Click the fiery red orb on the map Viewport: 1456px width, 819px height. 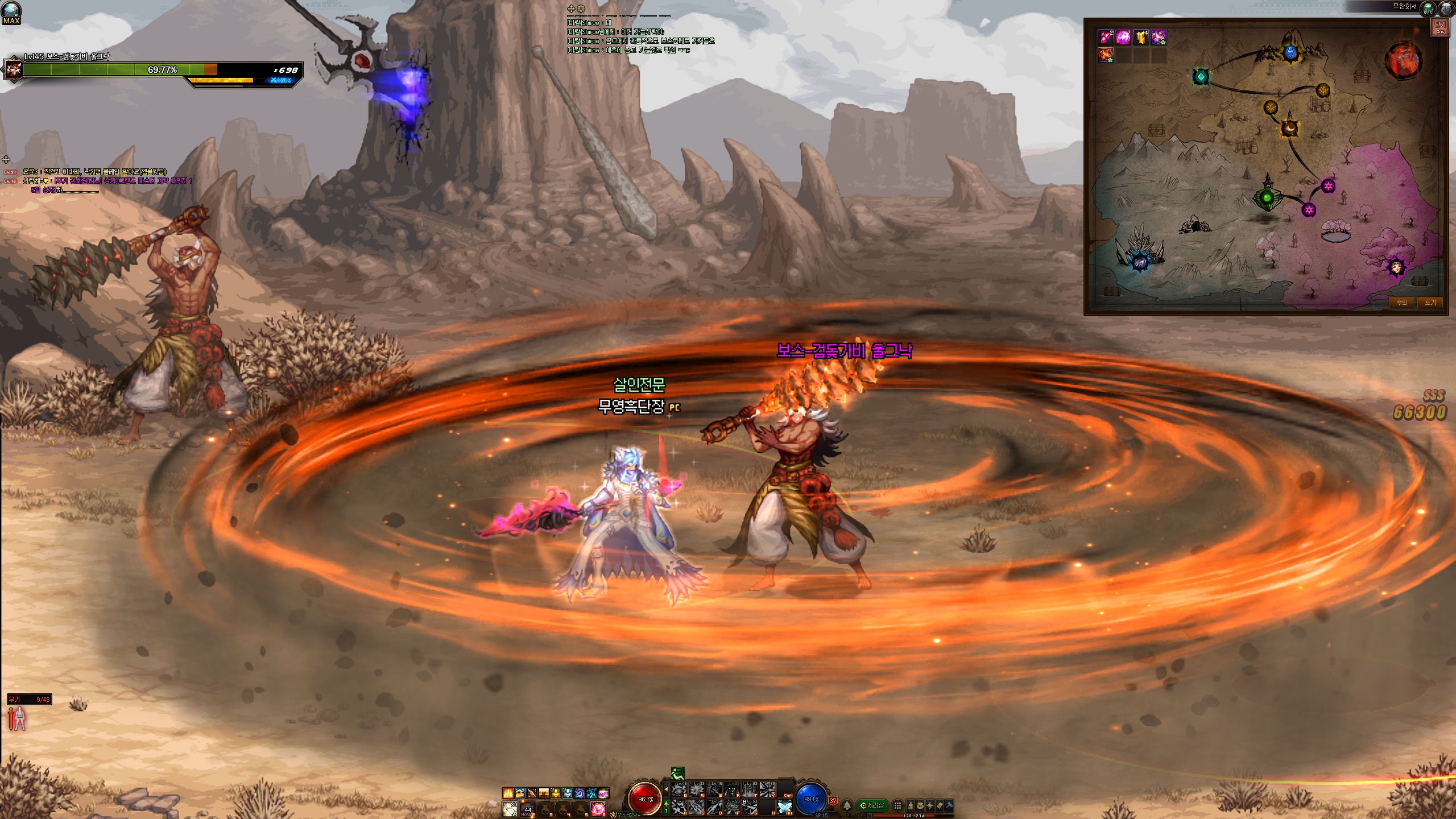(1403, 60)
